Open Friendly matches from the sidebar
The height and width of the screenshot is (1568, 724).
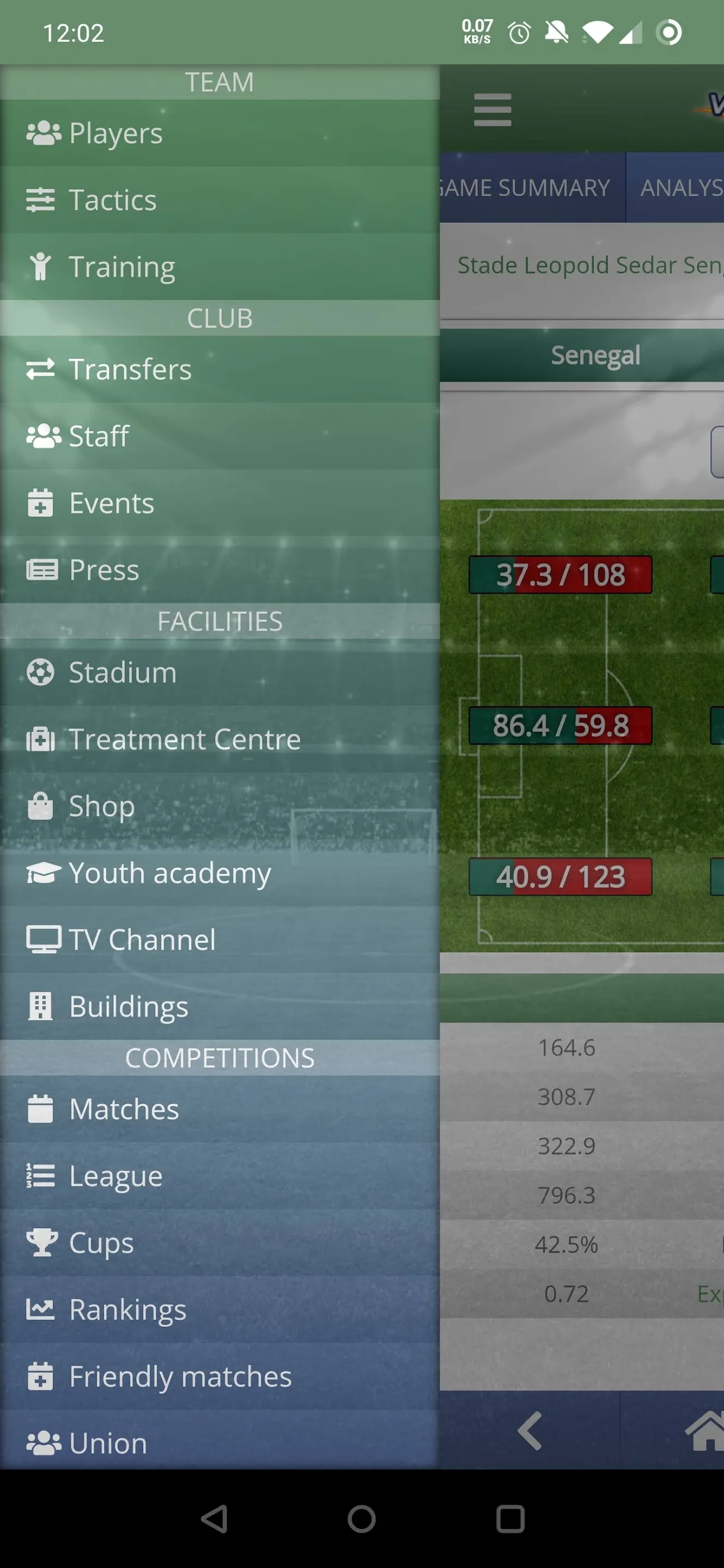coord(41,1376)
